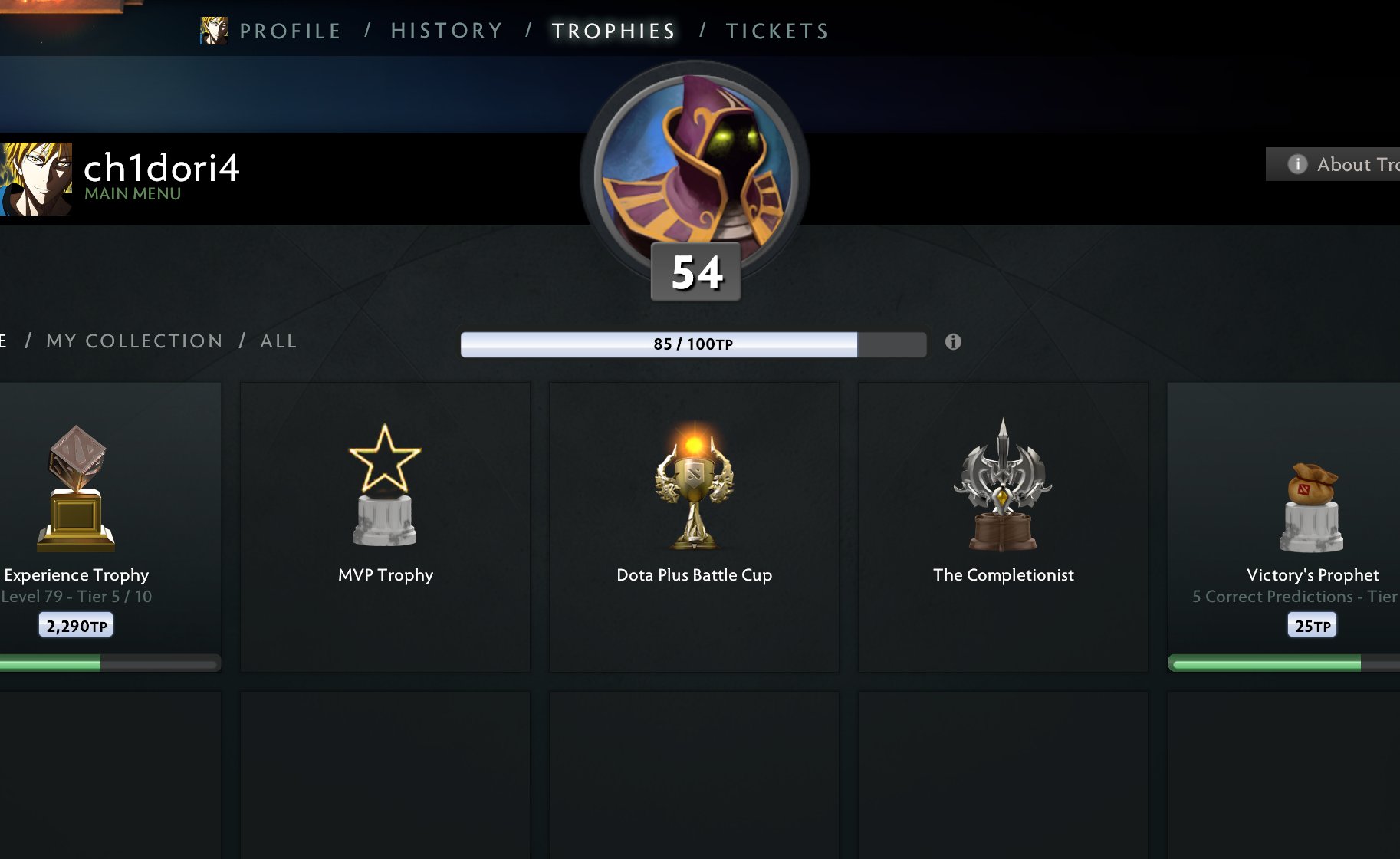Viewport: 1400px width, 859px height.
Task: Switch collection view to MY COLLECTION
Action: point(134,341)
